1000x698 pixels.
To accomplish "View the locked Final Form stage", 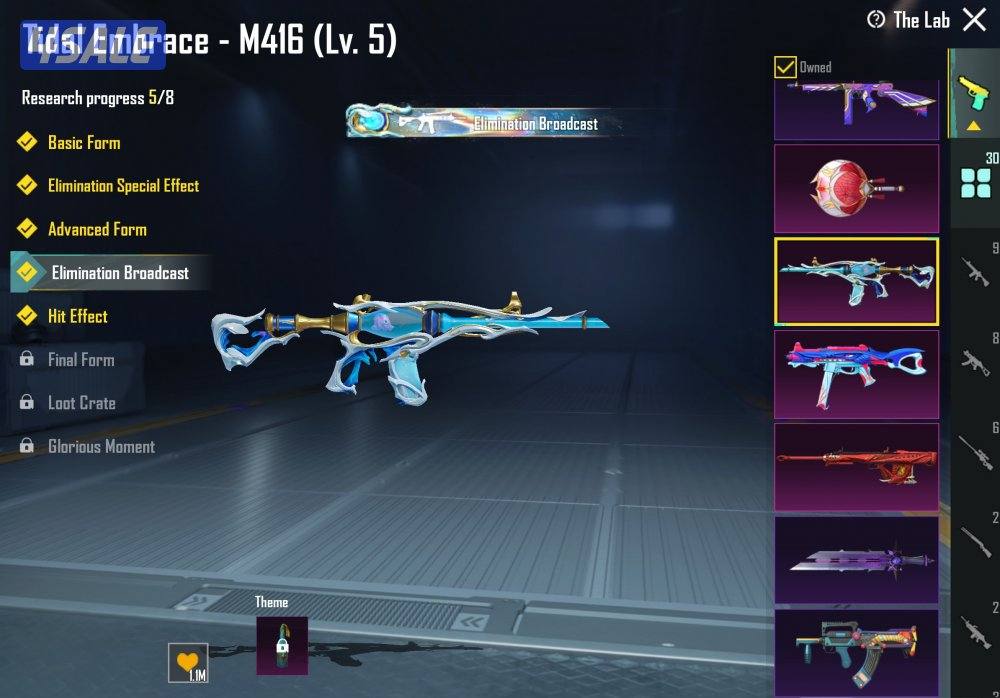I will (81, 360).
